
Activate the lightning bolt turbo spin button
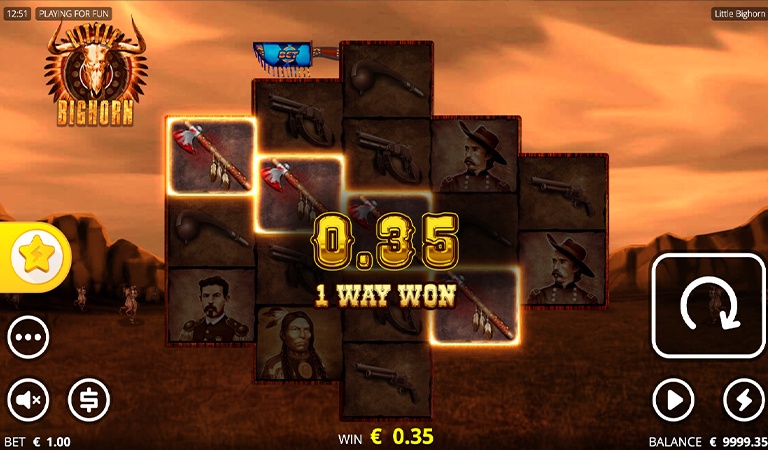[x=743, y=400]
